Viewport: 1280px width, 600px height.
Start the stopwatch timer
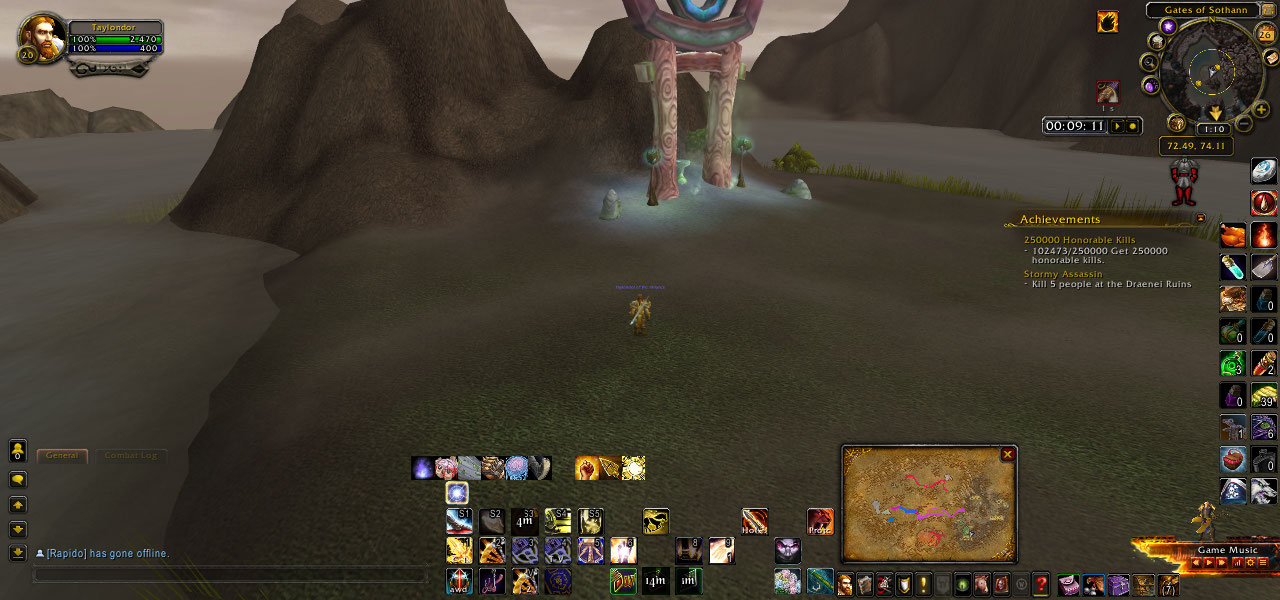coord(1118,126)
